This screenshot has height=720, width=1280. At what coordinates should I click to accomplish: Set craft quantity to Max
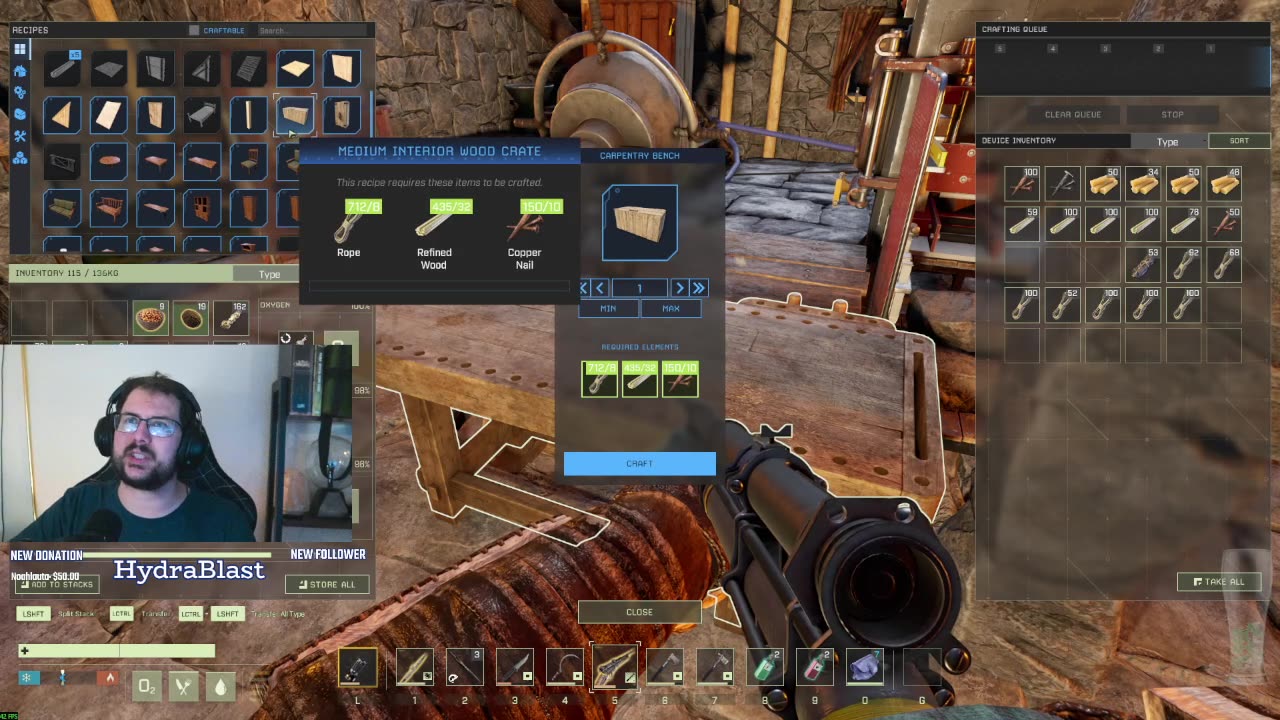tap(670, 309)
